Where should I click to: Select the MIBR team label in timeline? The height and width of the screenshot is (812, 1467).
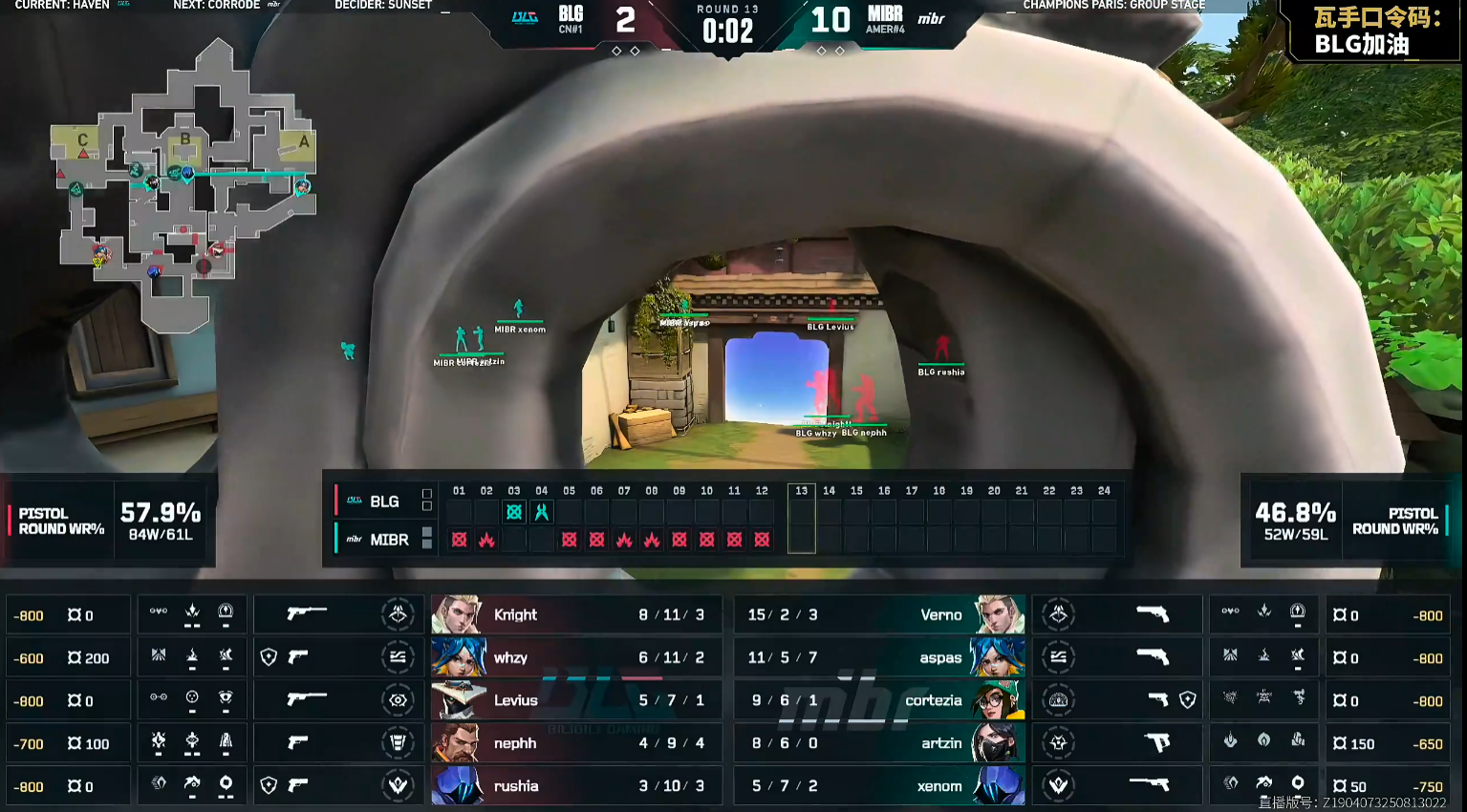[x=389, y=540]
